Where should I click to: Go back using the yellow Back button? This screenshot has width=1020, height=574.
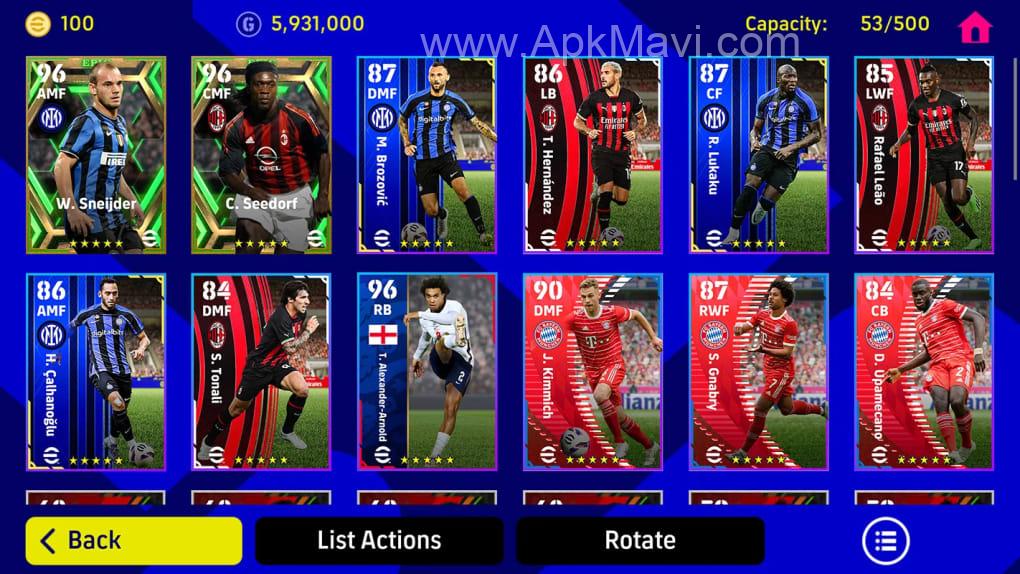(x=134, y=541)
